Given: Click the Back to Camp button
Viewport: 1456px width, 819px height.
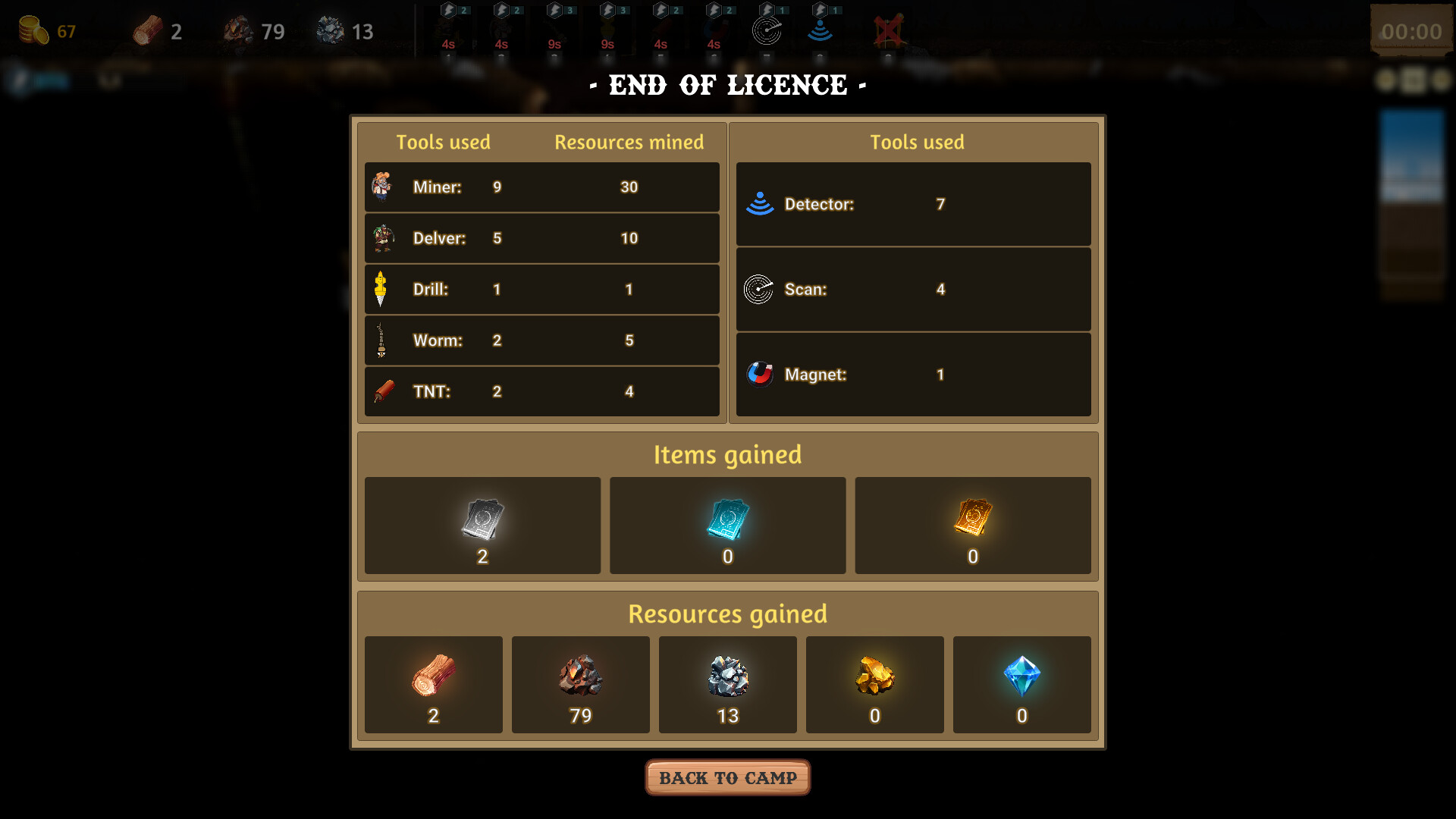Looking at the screenshot, I should point(727,777).
